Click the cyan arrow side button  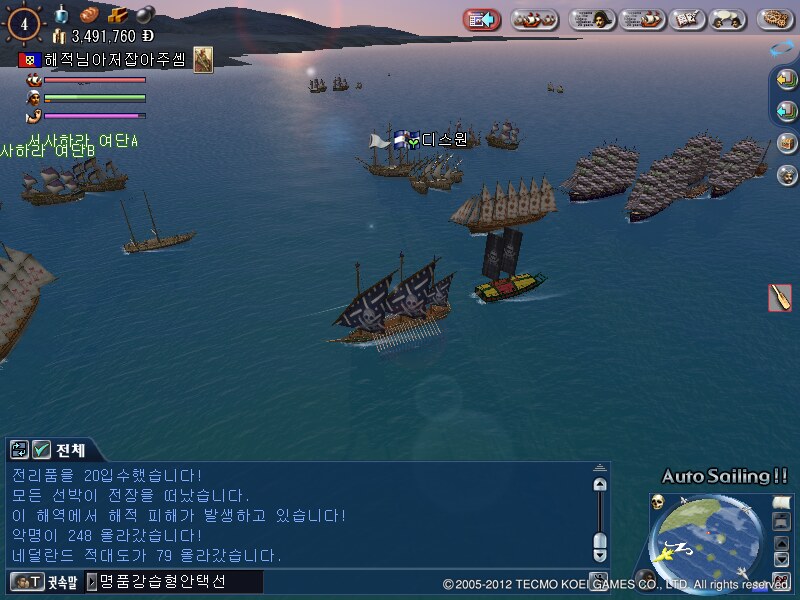pos(786,110)
